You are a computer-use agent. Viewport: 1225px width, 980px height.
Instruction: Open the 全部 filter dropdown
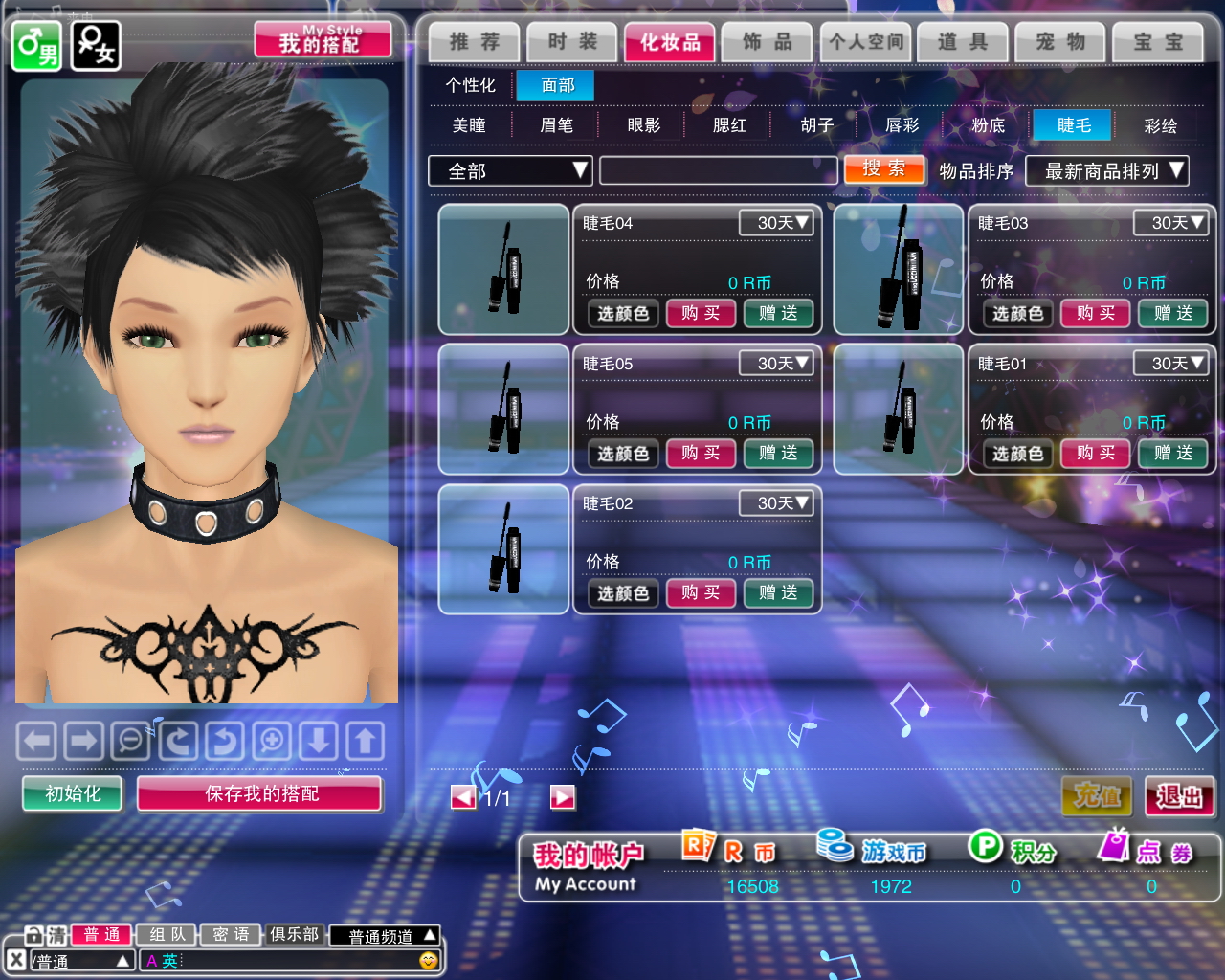[510, 171]
